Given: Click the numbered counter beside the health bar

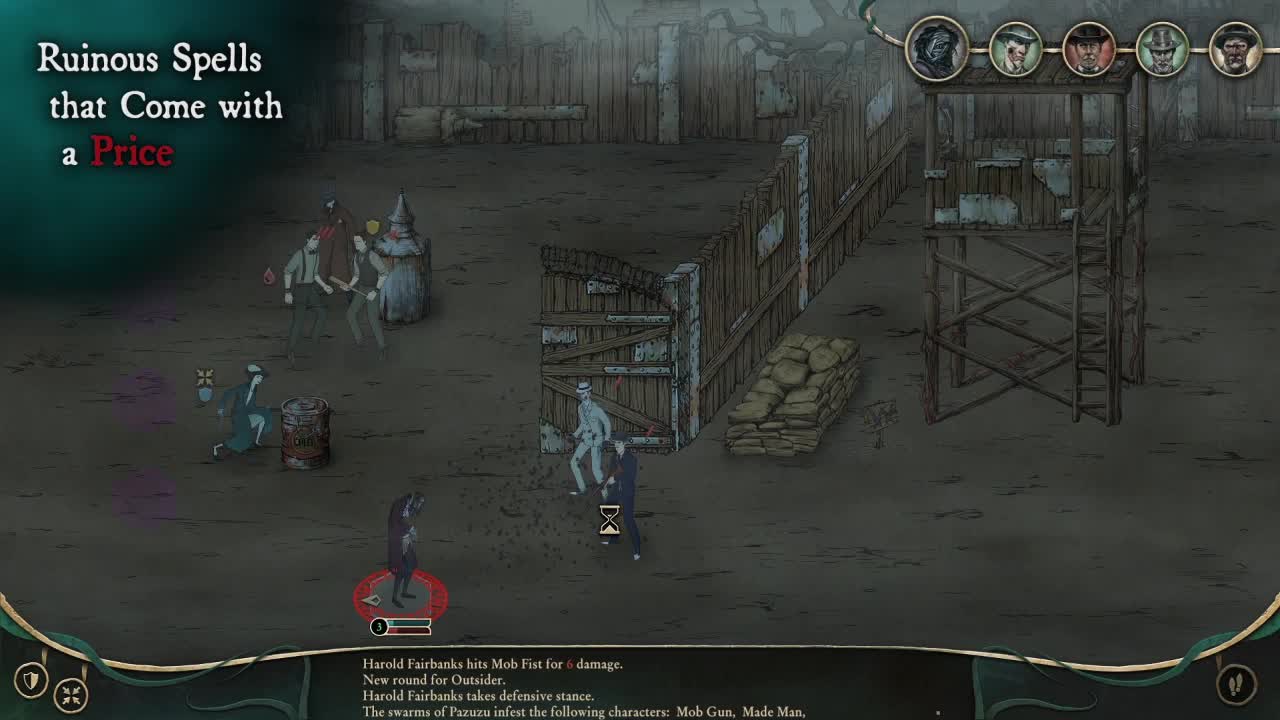Looking at the screenshot, I should point(378,627).
